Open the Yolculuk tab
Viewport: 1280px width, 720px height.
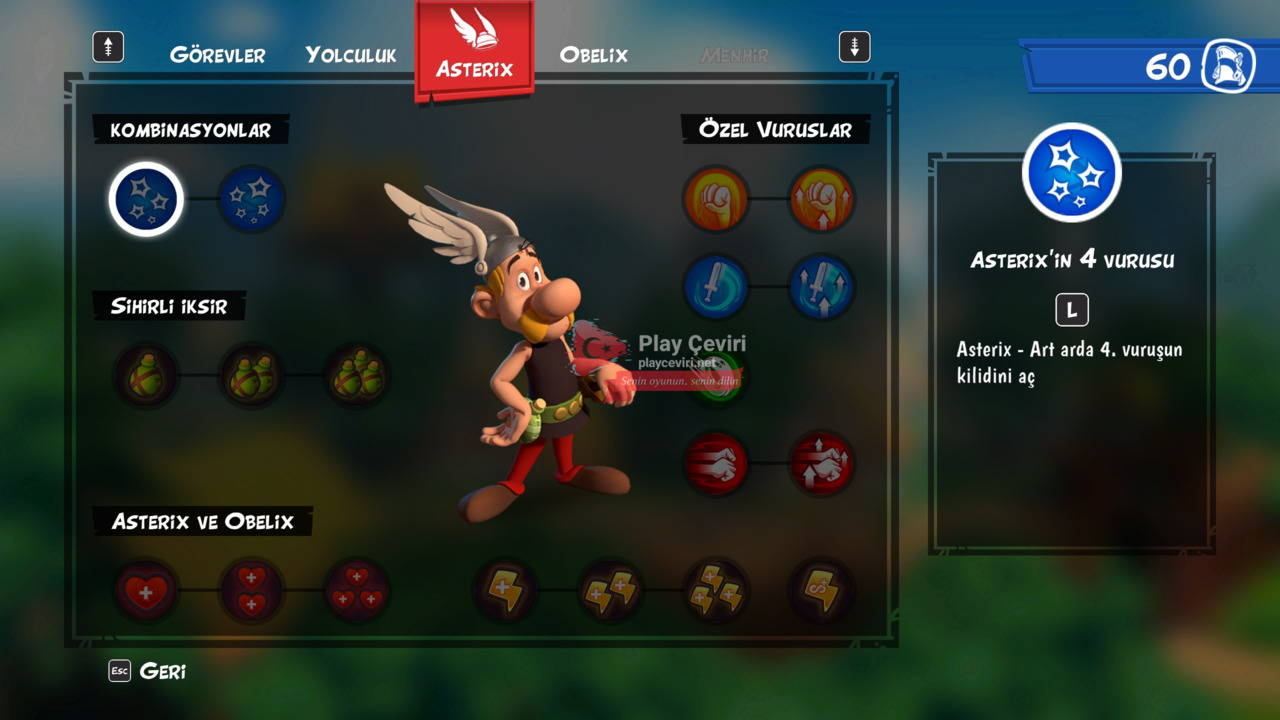[x=351, y=55]
